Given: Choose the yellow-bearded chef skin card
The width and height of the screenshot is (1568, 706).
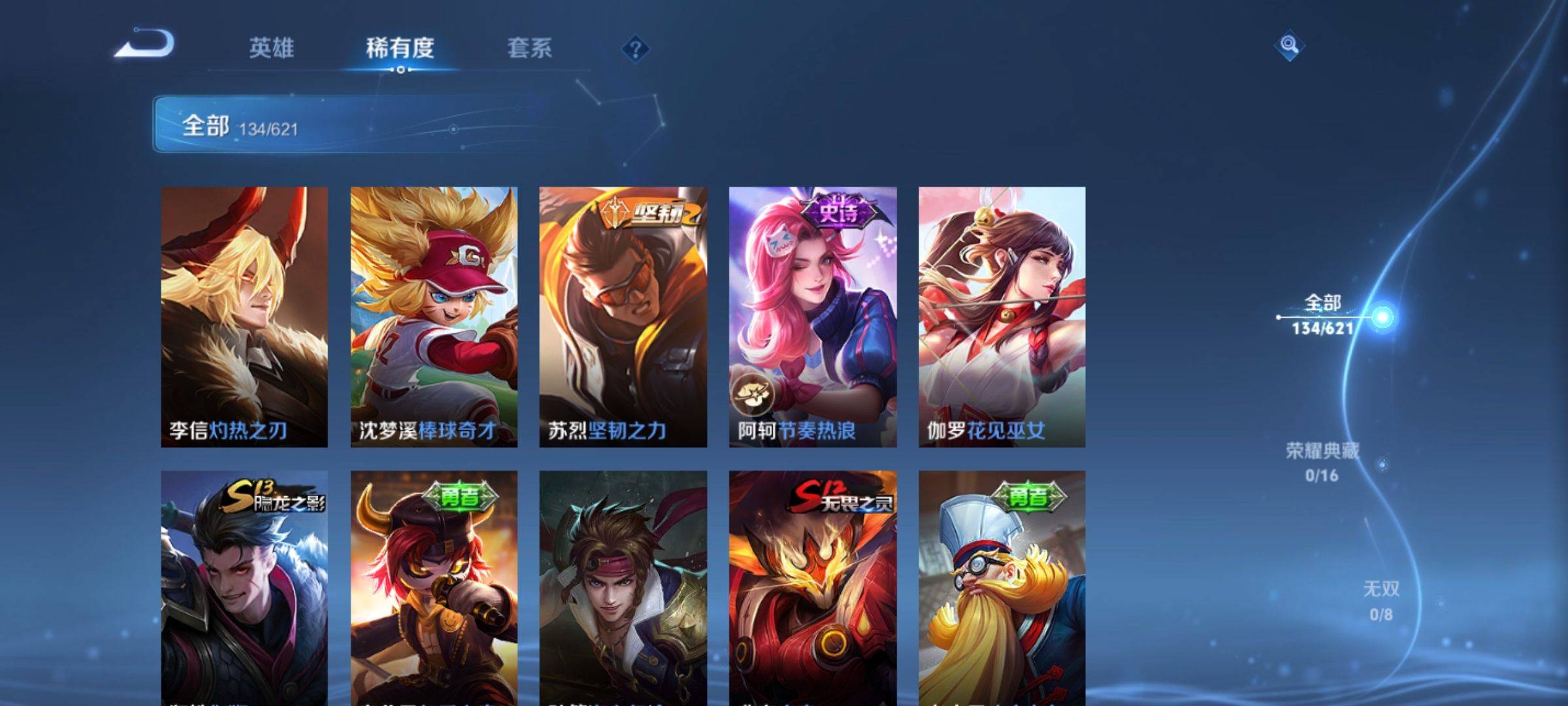Looking at the screenshot, I should tap(1002, 588).
